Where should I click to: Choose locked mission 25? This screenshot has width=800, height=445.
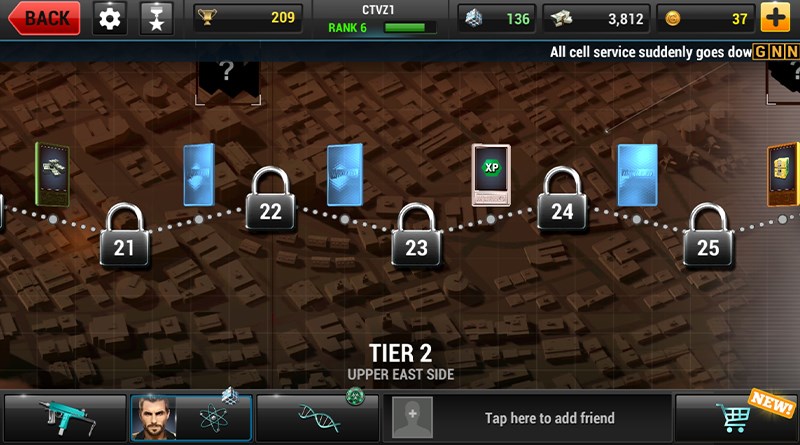coord(708,236)
